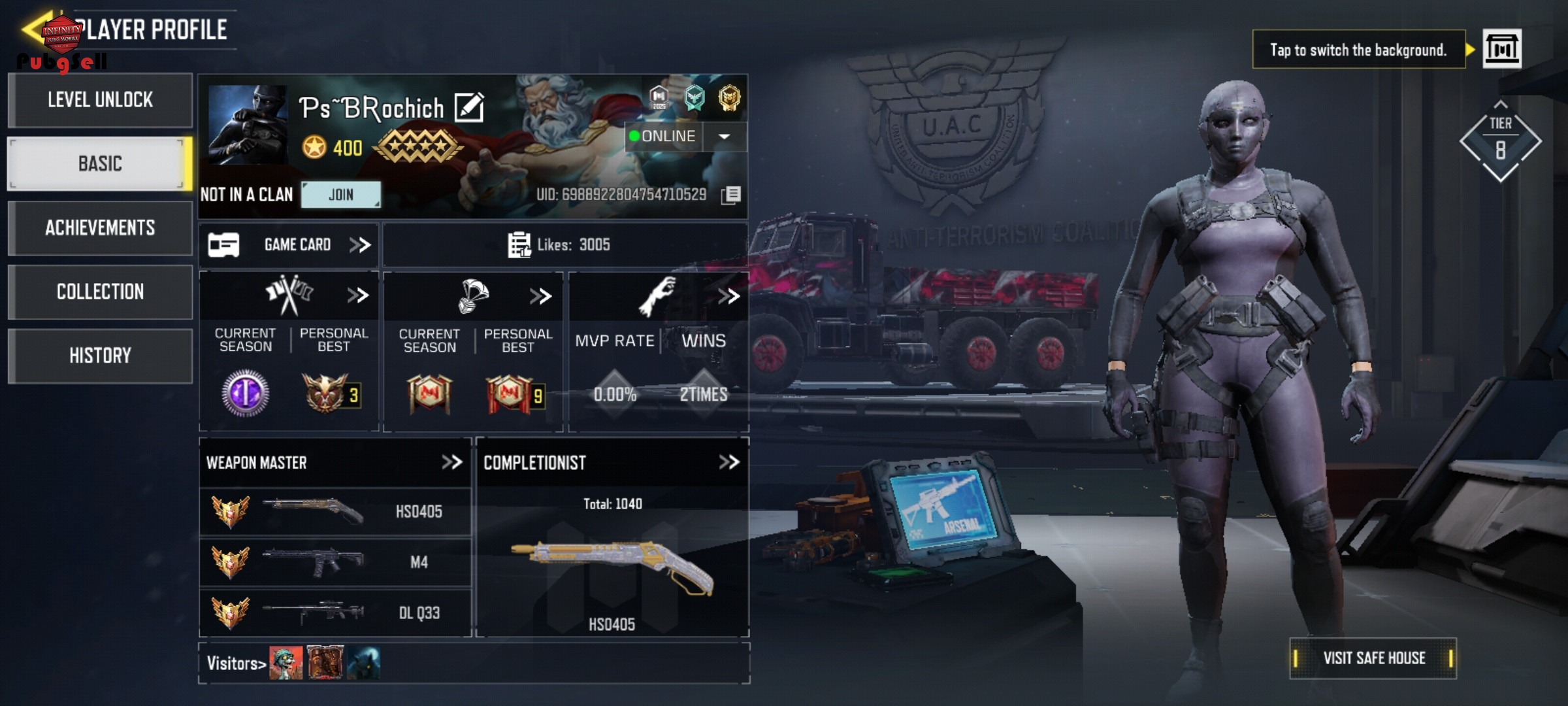This screenshot has height=706, width=1568.
Task: Select the DL Q33 weapon master row
Action: coord(335,613)
